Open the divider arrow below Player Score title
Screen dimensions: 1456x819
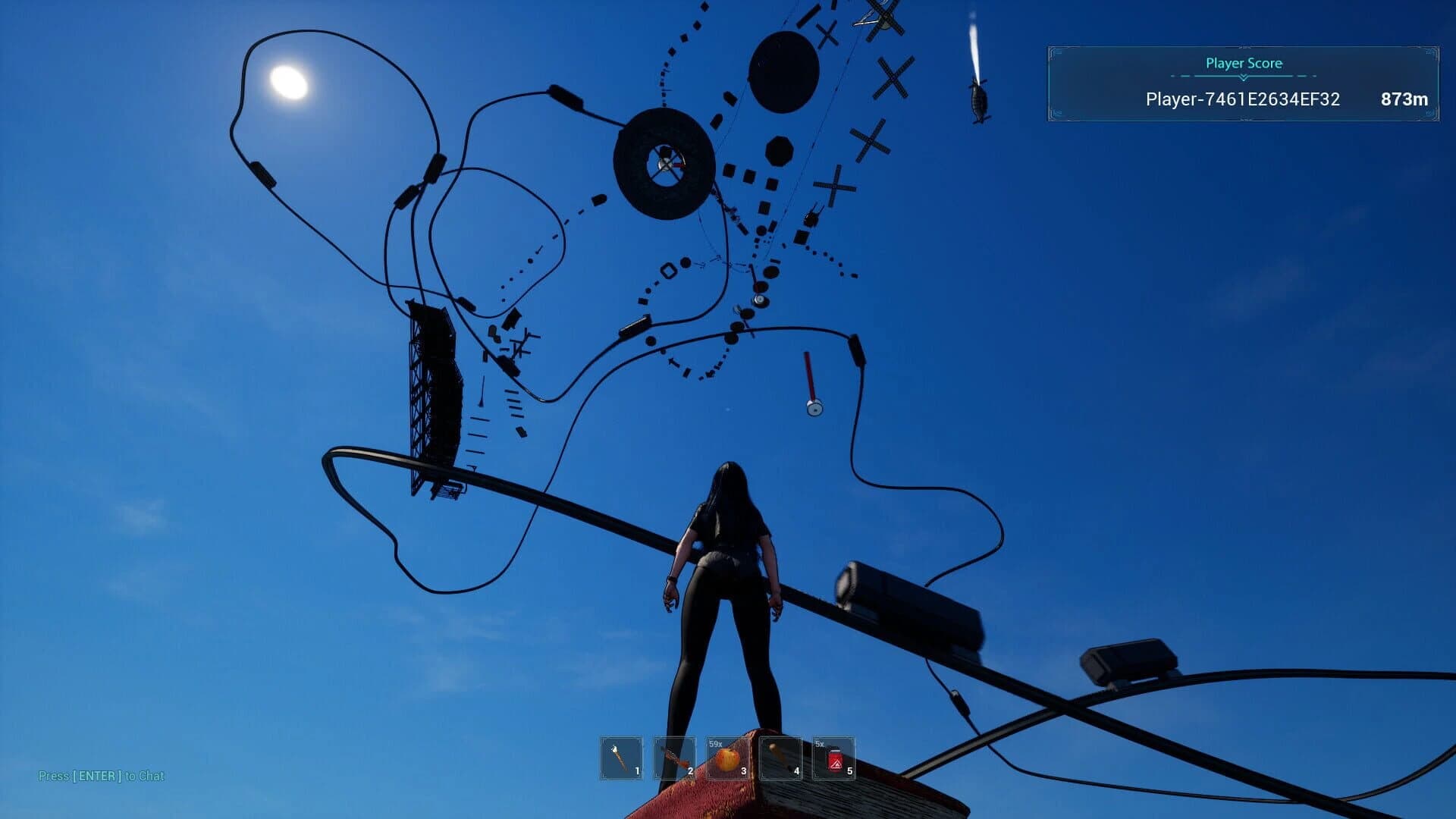(1243, 77)
